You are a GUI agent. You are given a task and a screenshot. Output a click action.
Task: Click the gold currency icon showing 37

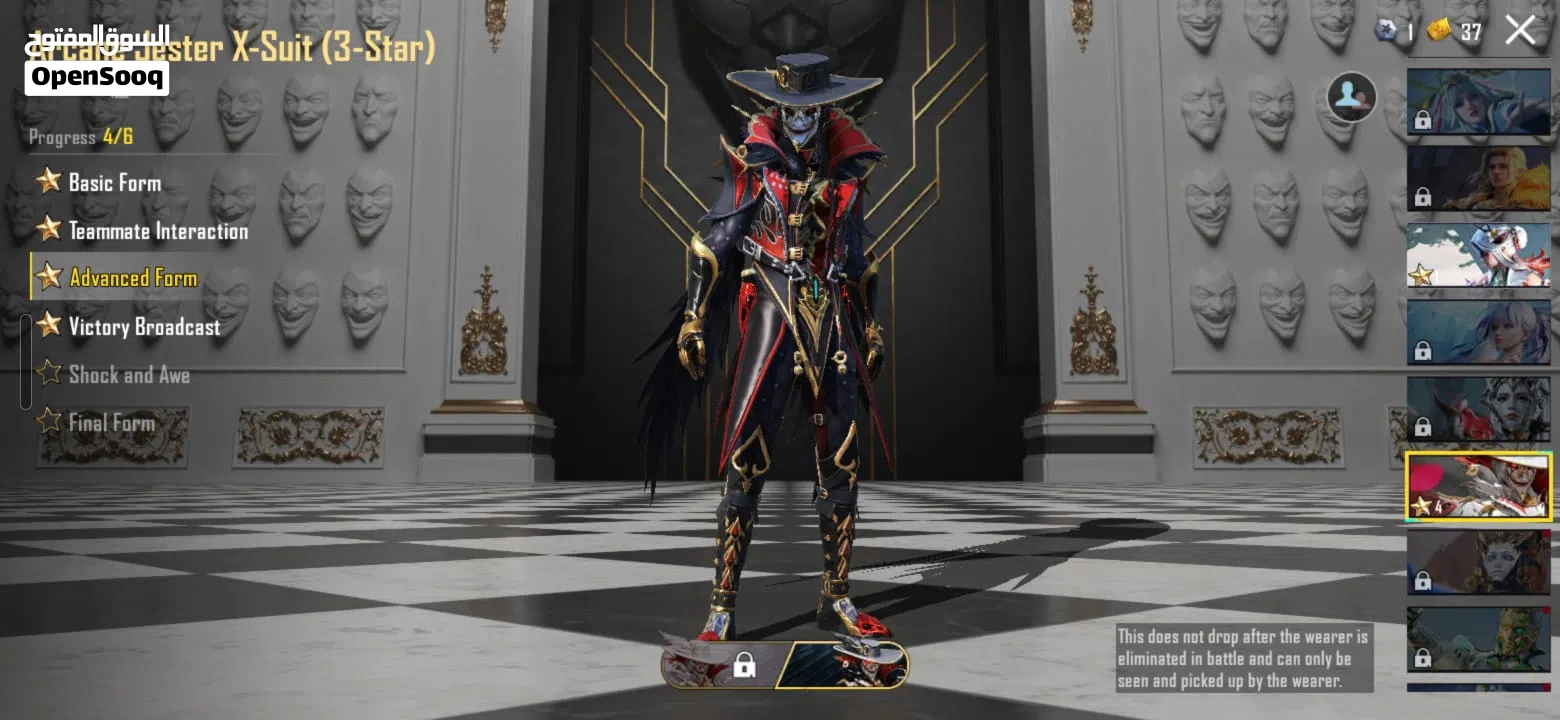(1439, 31)
